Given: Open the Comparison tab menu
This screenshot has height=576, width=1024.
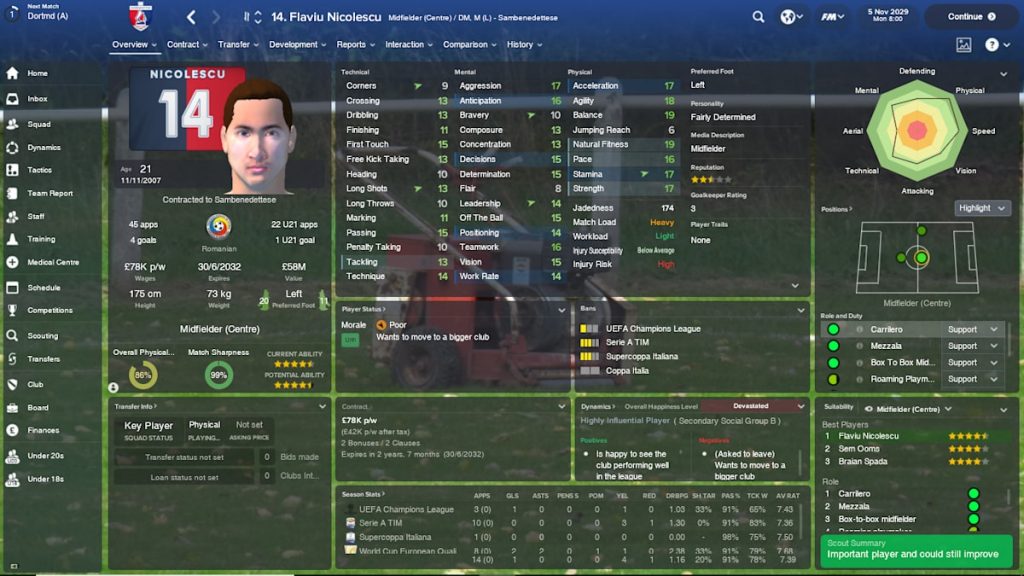Looking at the screenshot, I should [469, 45].
